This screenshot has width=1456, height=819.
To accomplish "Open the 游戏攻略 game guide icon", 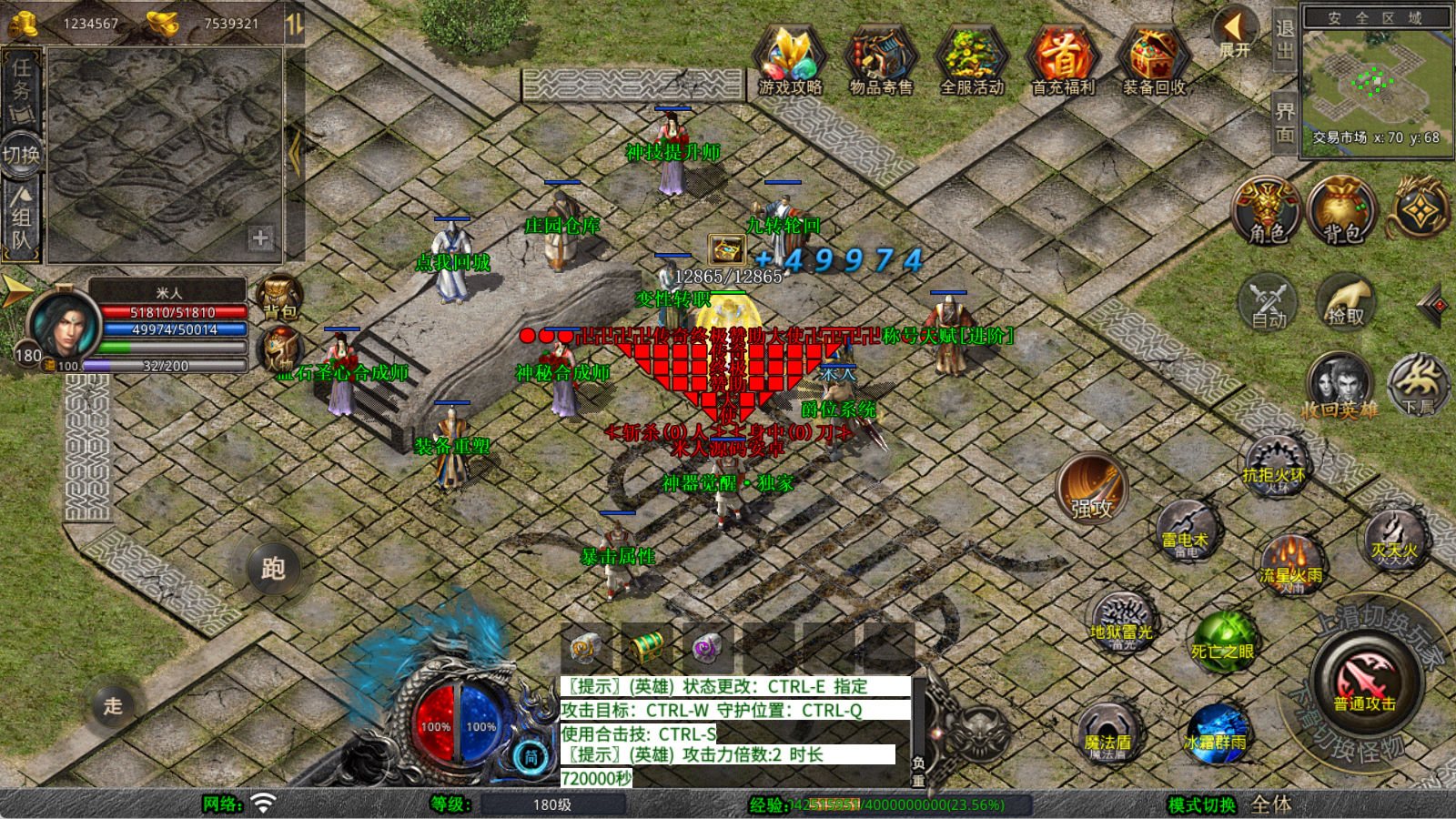I will [x=790, y=59].
